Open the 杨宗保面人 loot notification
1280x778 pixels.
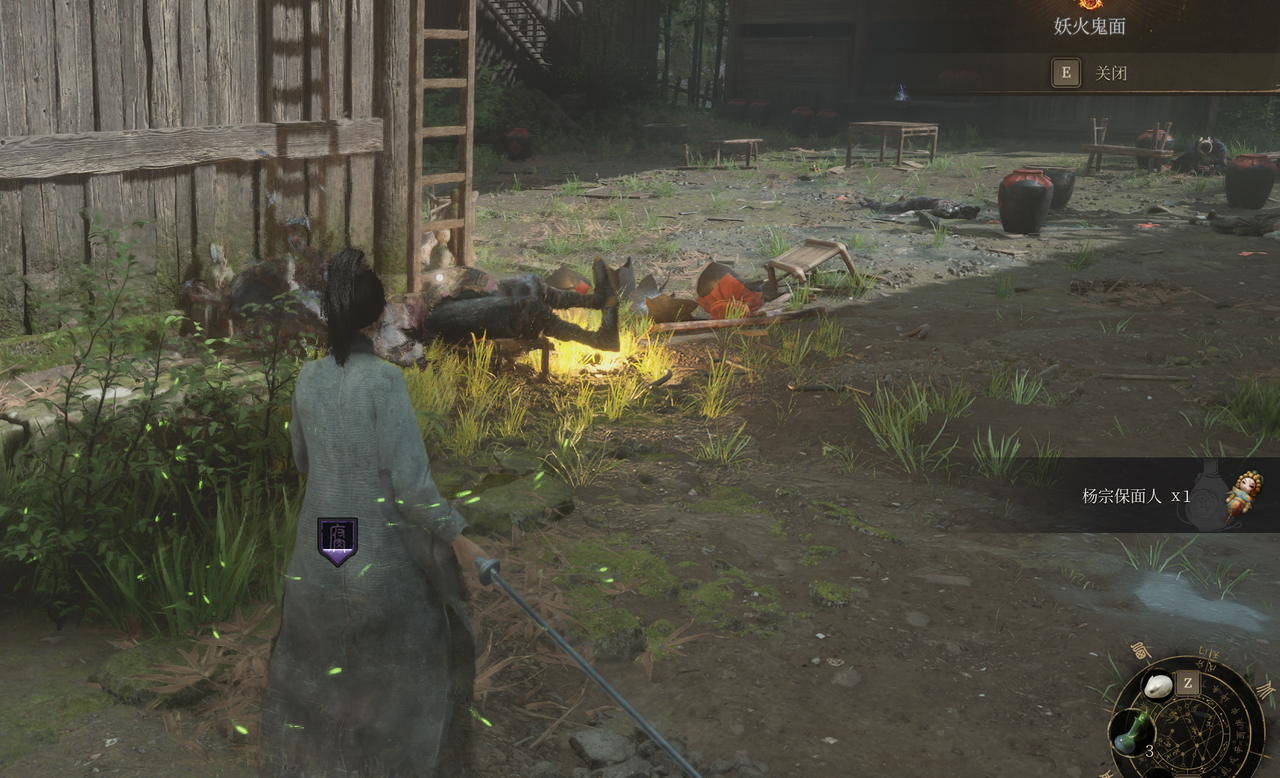pos(1136,496)
